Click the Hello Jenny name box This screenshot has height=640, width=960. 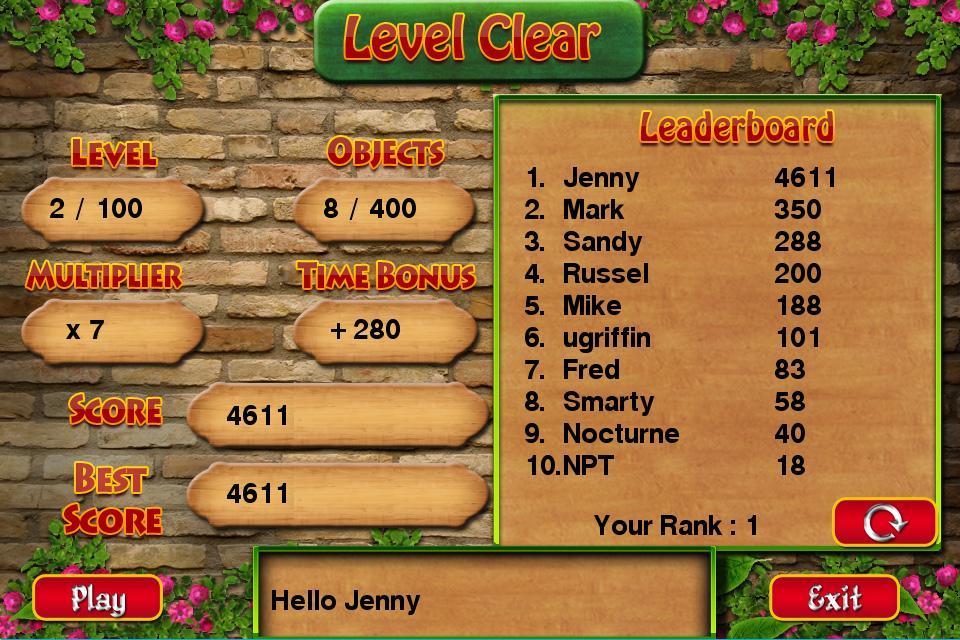coord(485,600)
